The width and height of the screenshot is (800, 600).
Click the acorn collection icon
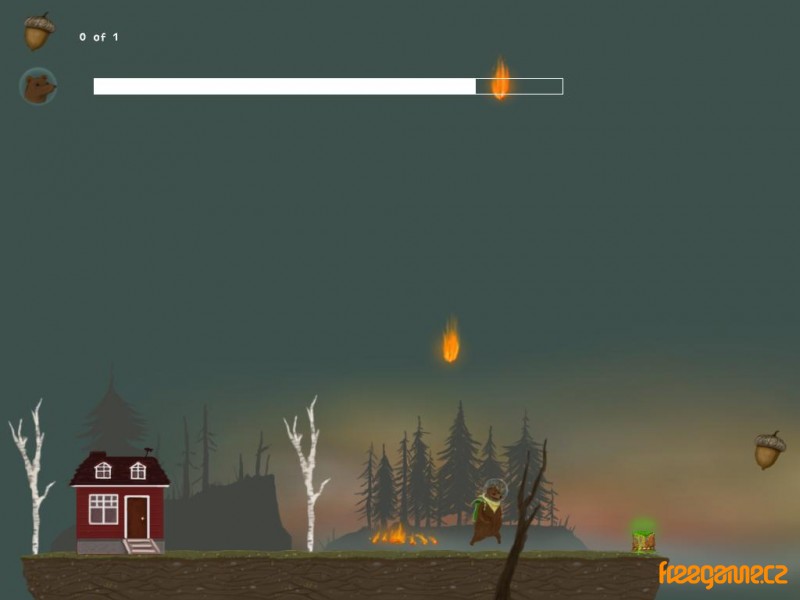(x=38, y=33)
